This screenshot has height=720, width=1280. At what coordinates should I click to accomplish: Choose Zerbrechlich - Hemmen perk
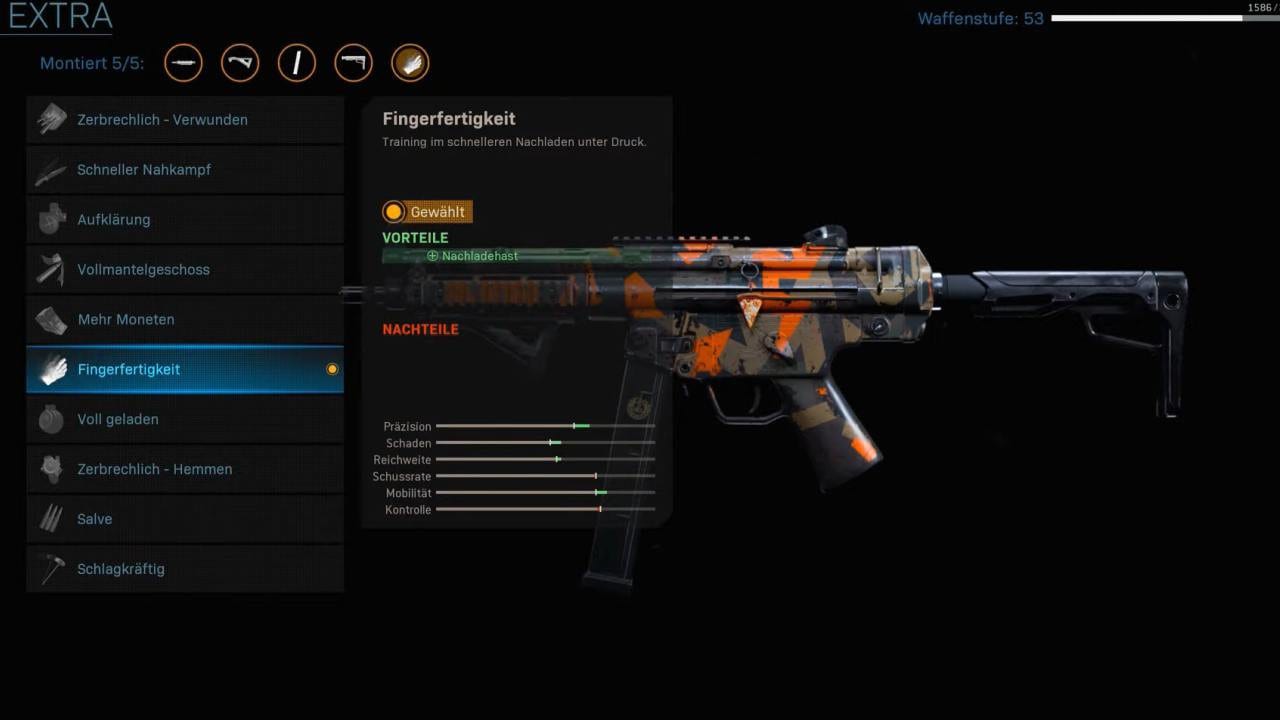point(185,470)
